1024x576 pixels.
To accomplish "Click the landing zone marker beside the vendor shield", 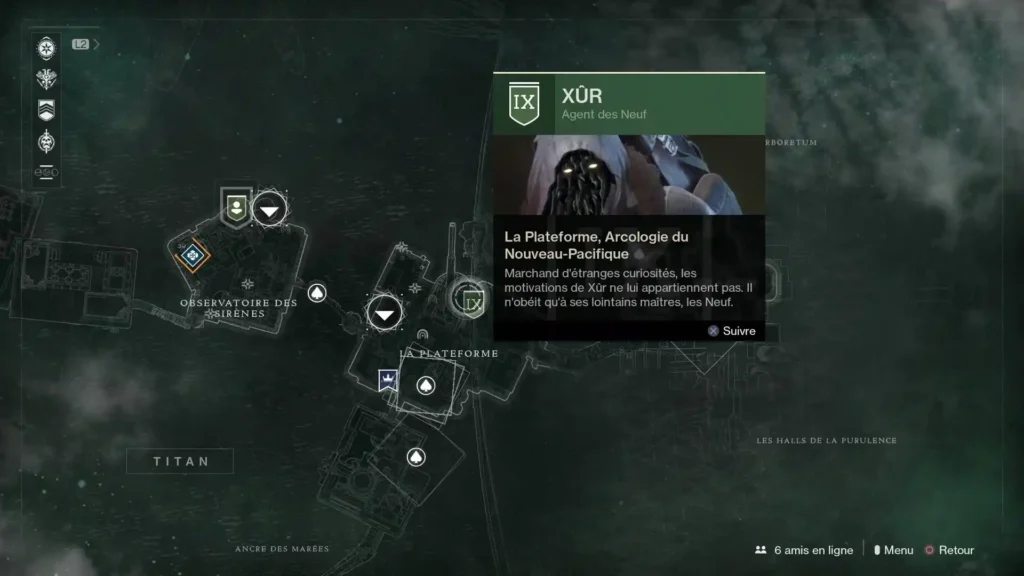I will point(269,208).
